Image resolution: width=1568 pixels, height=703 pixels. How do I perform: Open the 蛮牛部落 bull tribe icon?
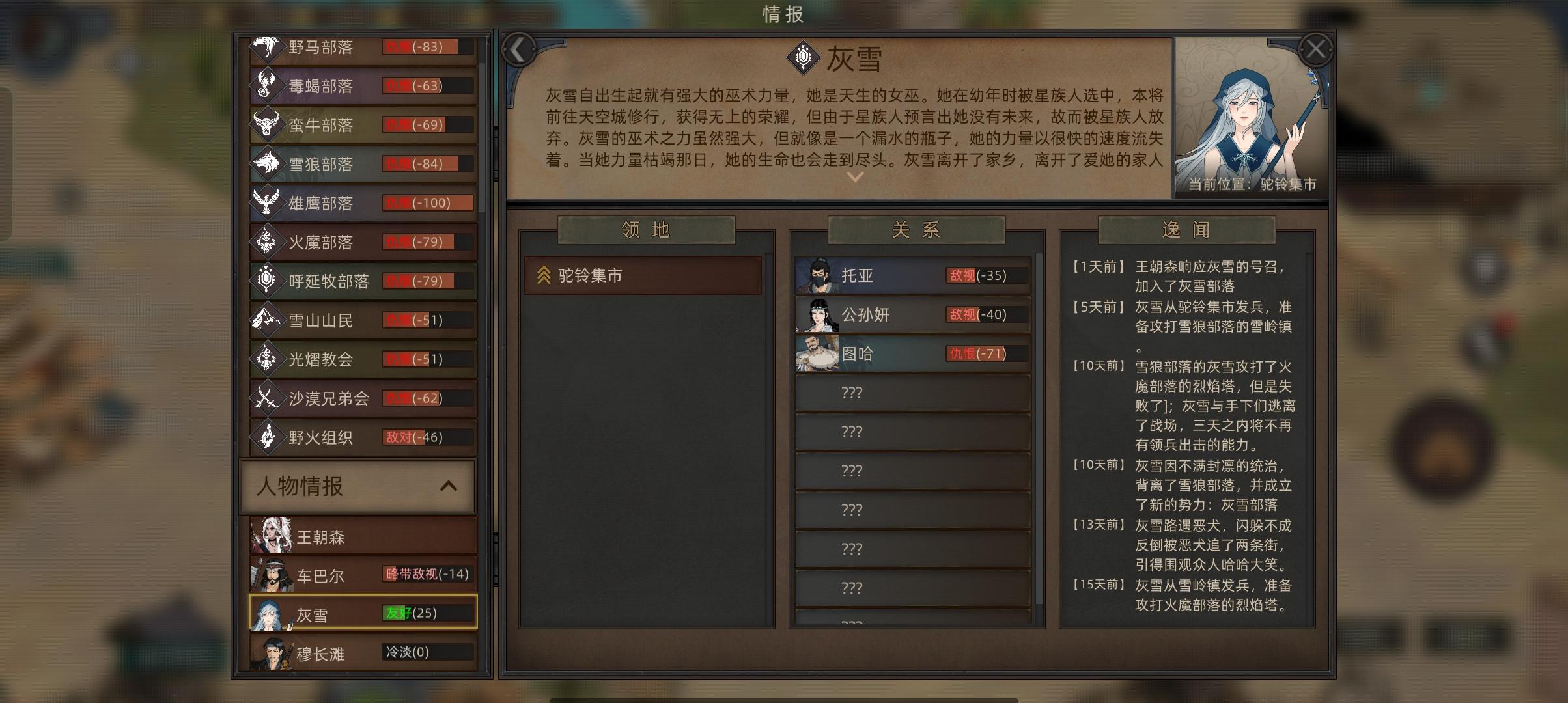tap(268, 125)
